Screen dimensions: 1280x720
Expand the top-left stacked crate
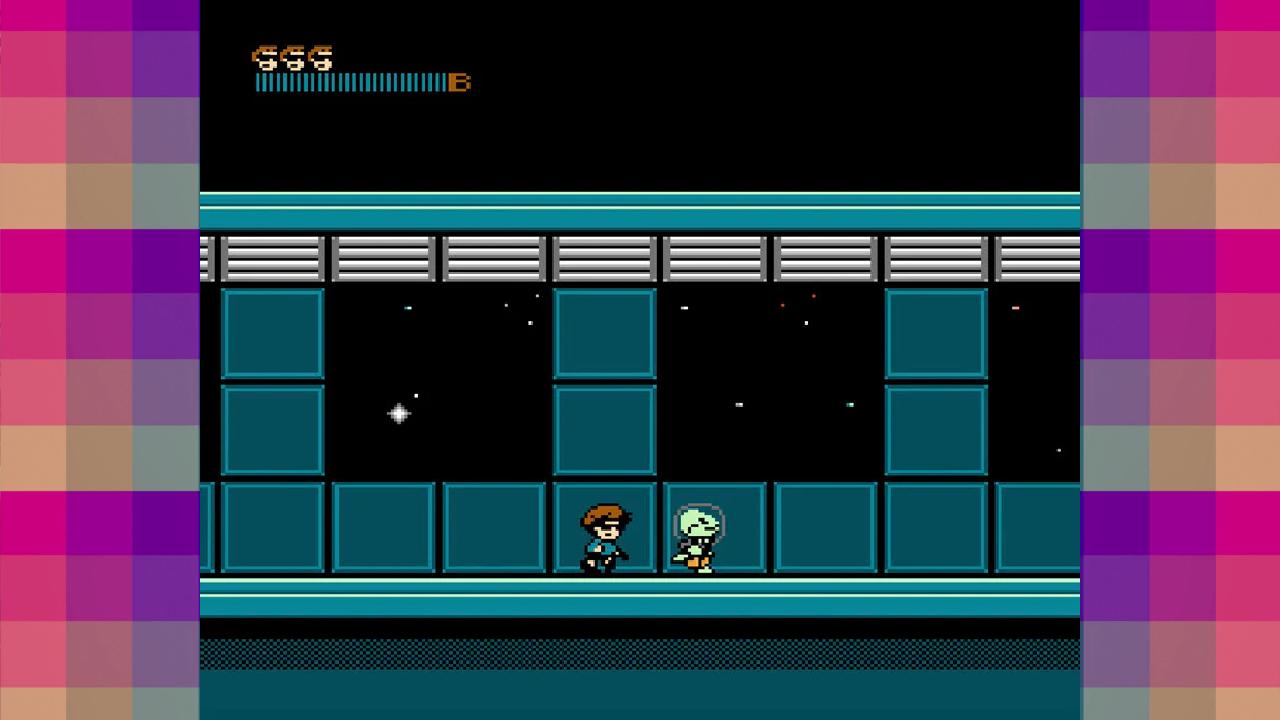272,334
